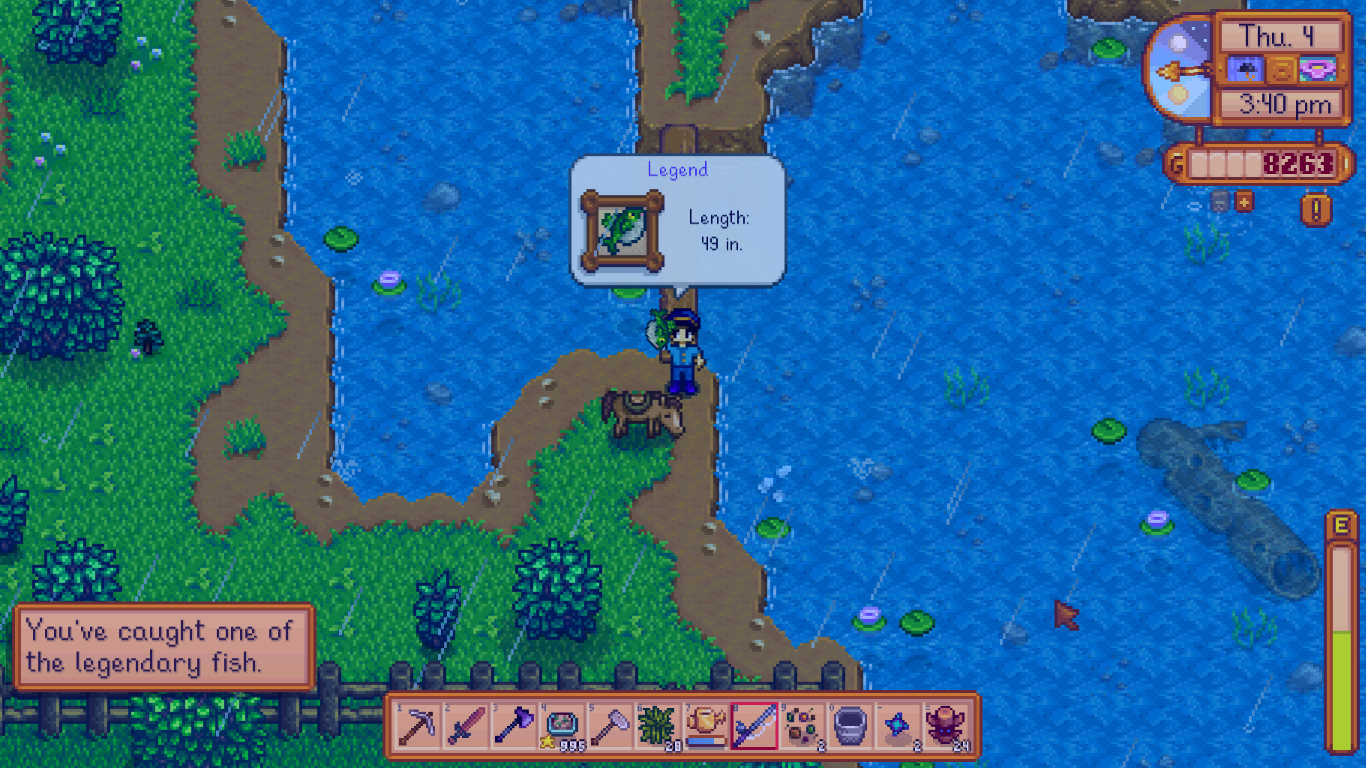Click the plus icon below the gold counter
This screenshot has height=768, width=1366.
[1244, 201]
